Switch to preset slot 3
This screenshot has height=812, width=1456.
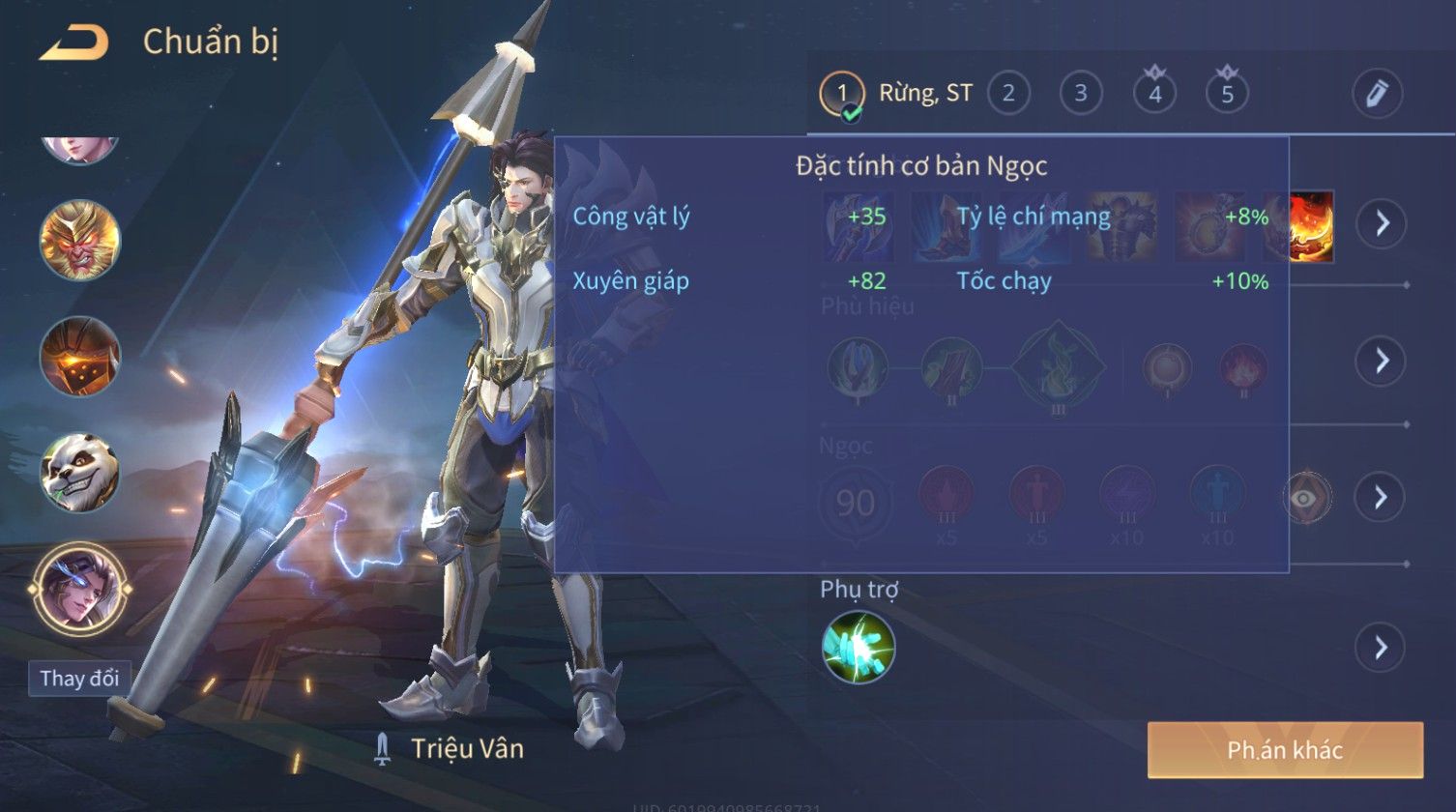[1081, 94]
